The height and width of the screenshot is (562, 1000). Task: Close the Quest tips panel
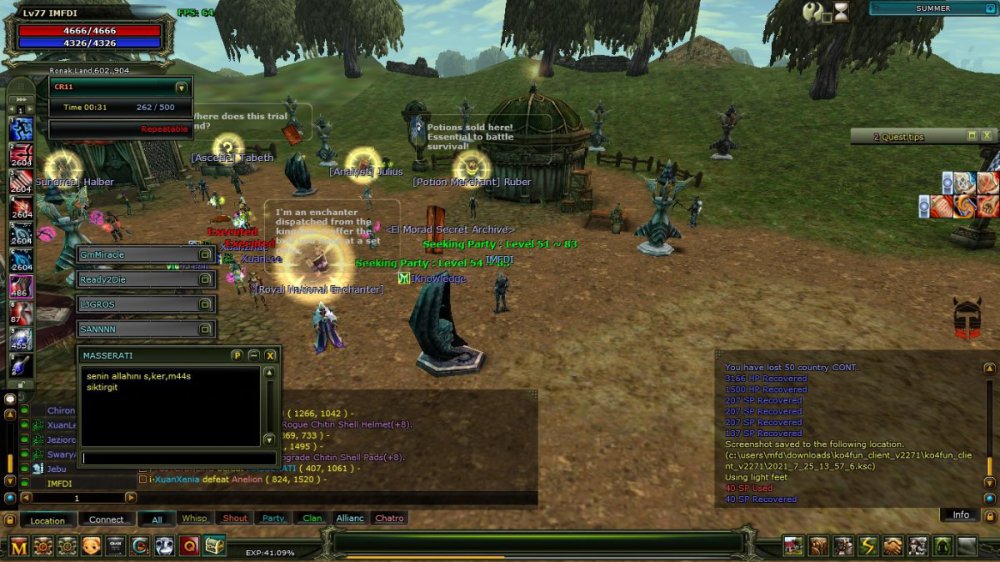[988, 136]
